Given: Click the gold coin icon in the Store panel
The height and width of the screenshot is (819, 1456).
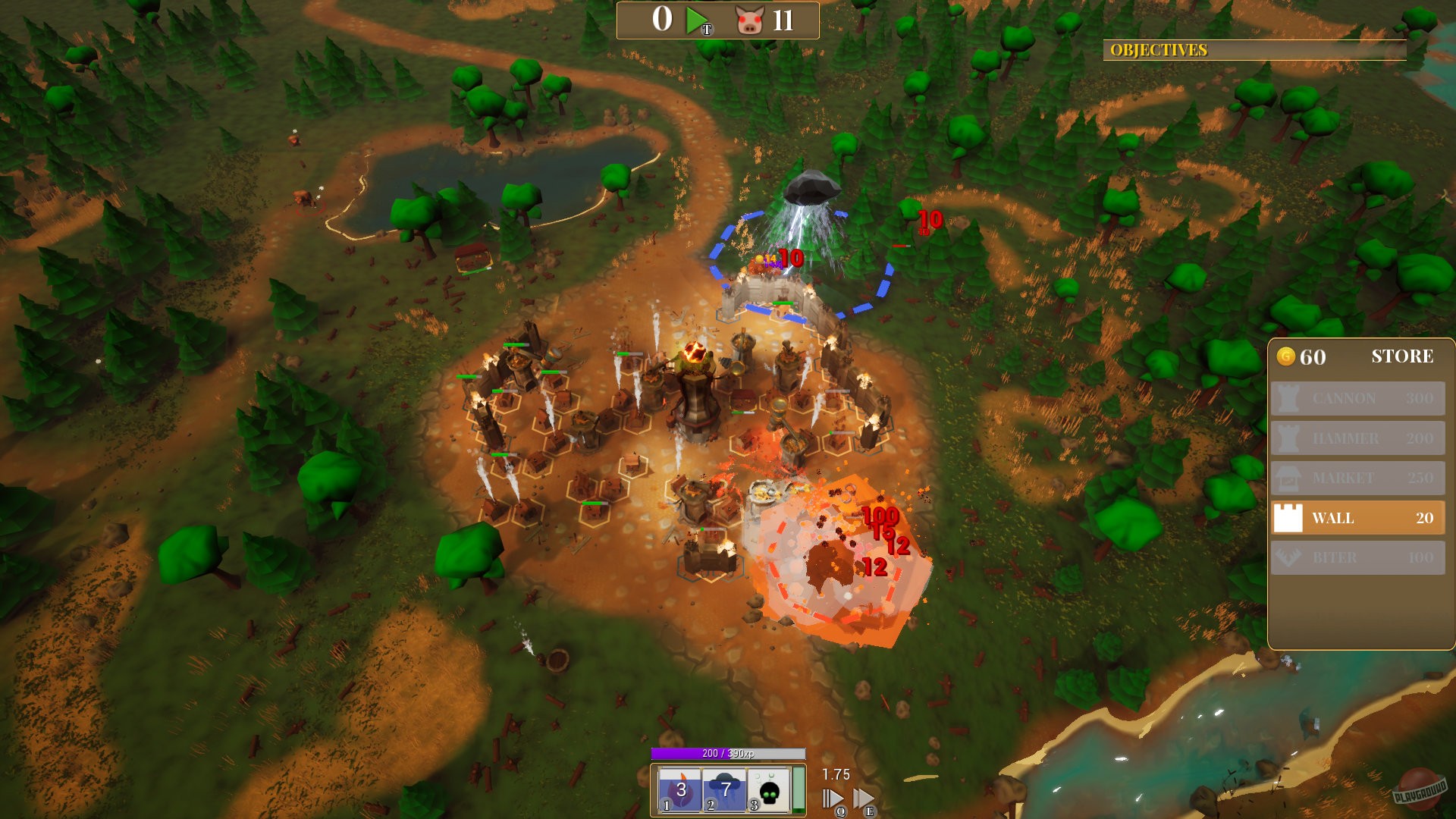Looking at the screenshot, I should (x=1288, y=356).
